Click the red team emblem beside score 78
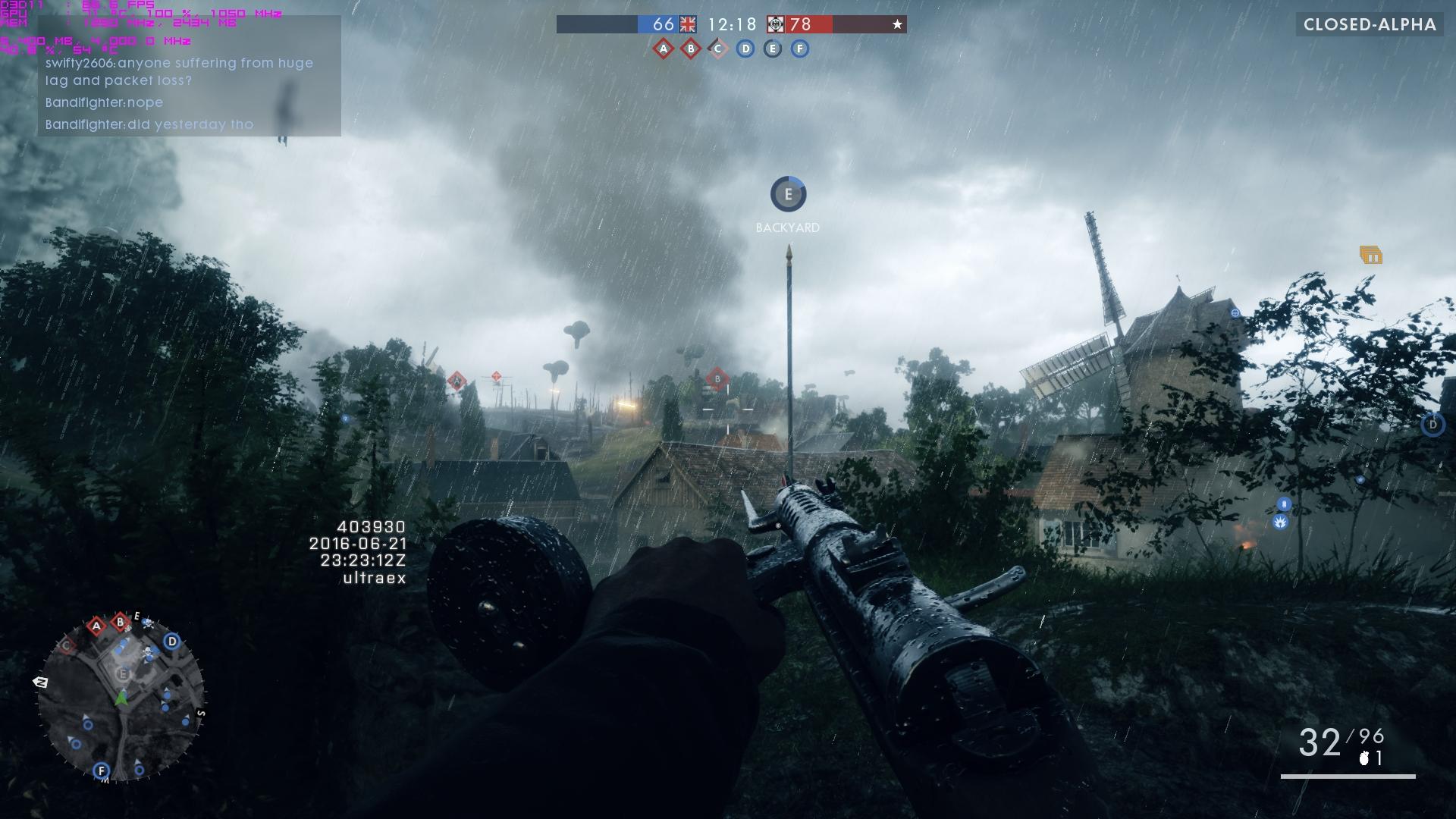Image resolution: width=1456 pixels, height=819 pixels. [x=776, y=24]
